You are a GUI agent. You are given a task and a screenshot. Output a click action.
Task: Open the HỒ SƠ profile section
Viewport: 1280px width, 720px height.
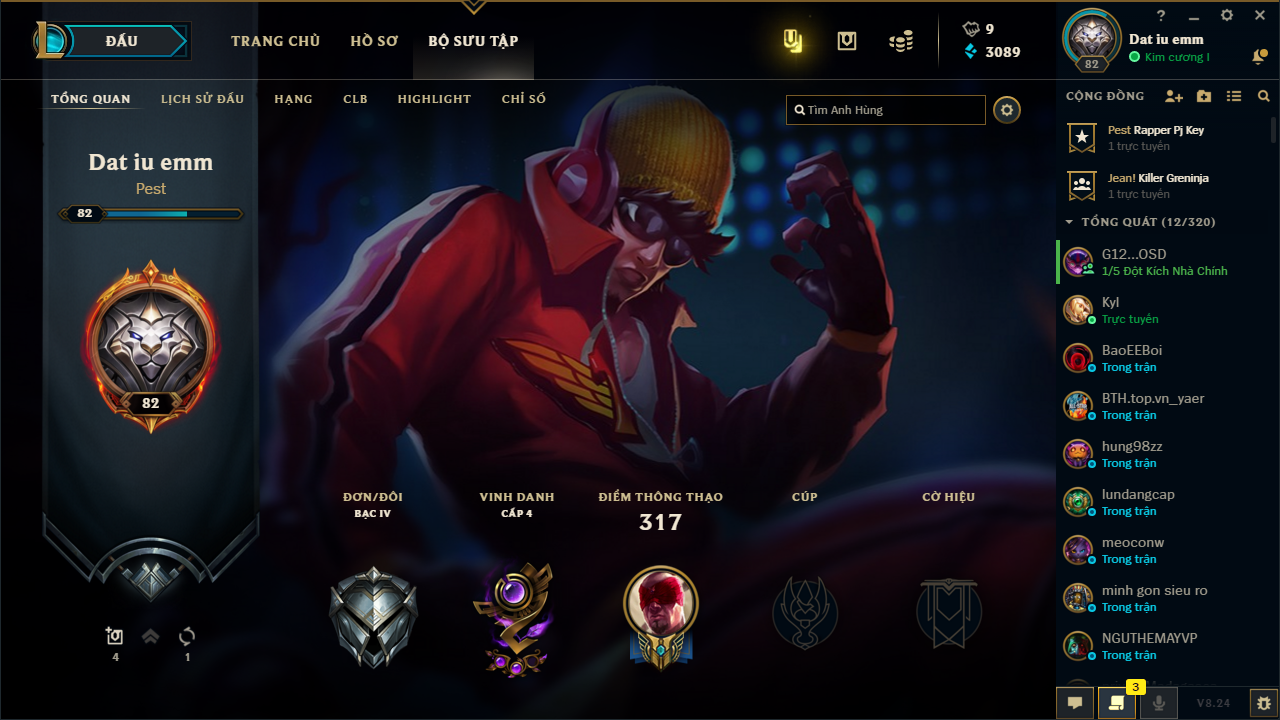374,41
